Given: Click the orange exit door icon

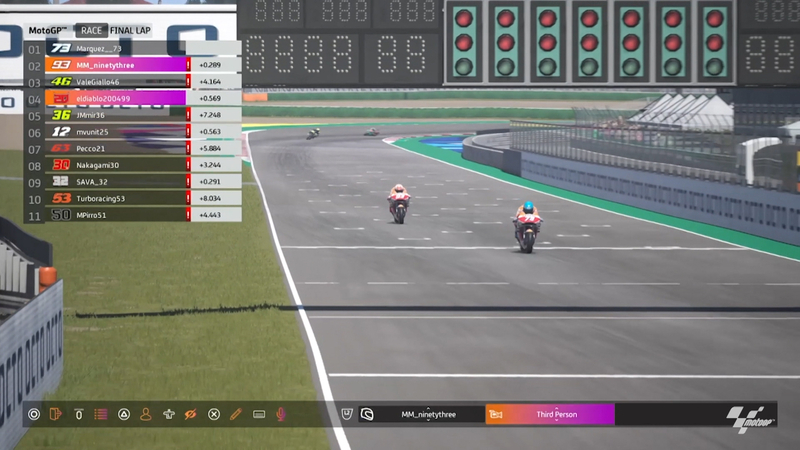Looking at the screenshot, I should [56, 414].
